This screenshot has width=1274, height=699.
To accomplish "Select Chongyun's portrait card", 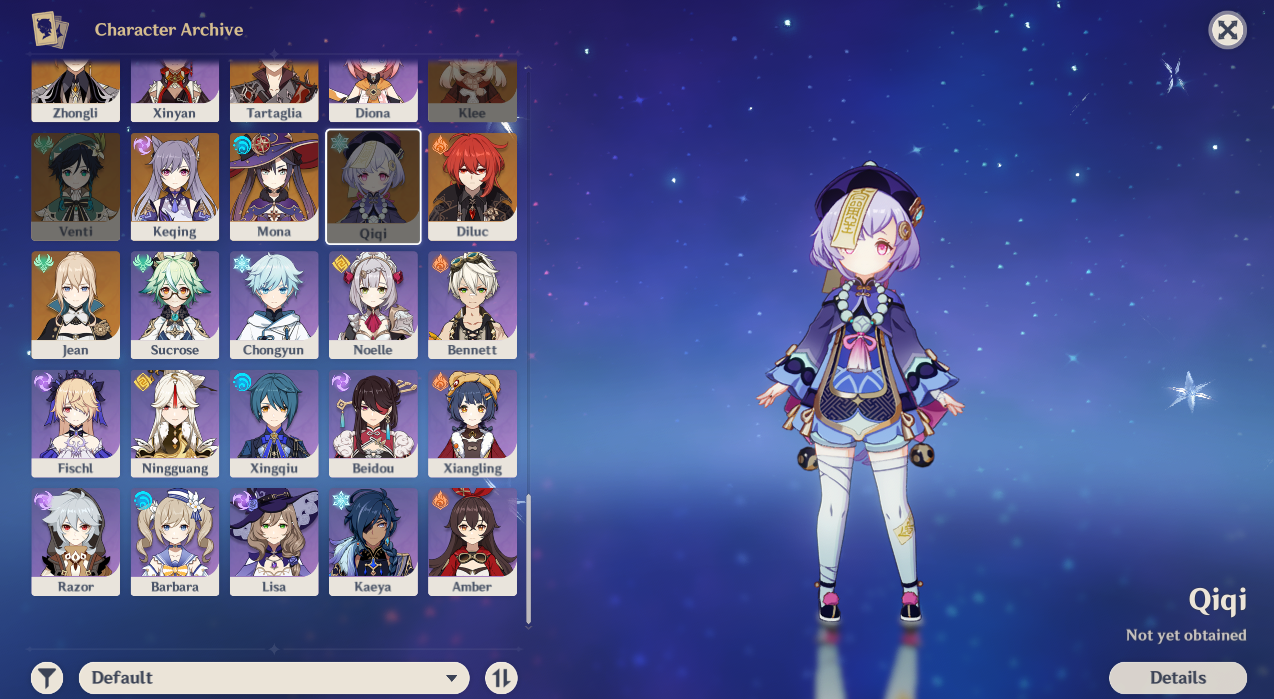I will click(274, 304).
